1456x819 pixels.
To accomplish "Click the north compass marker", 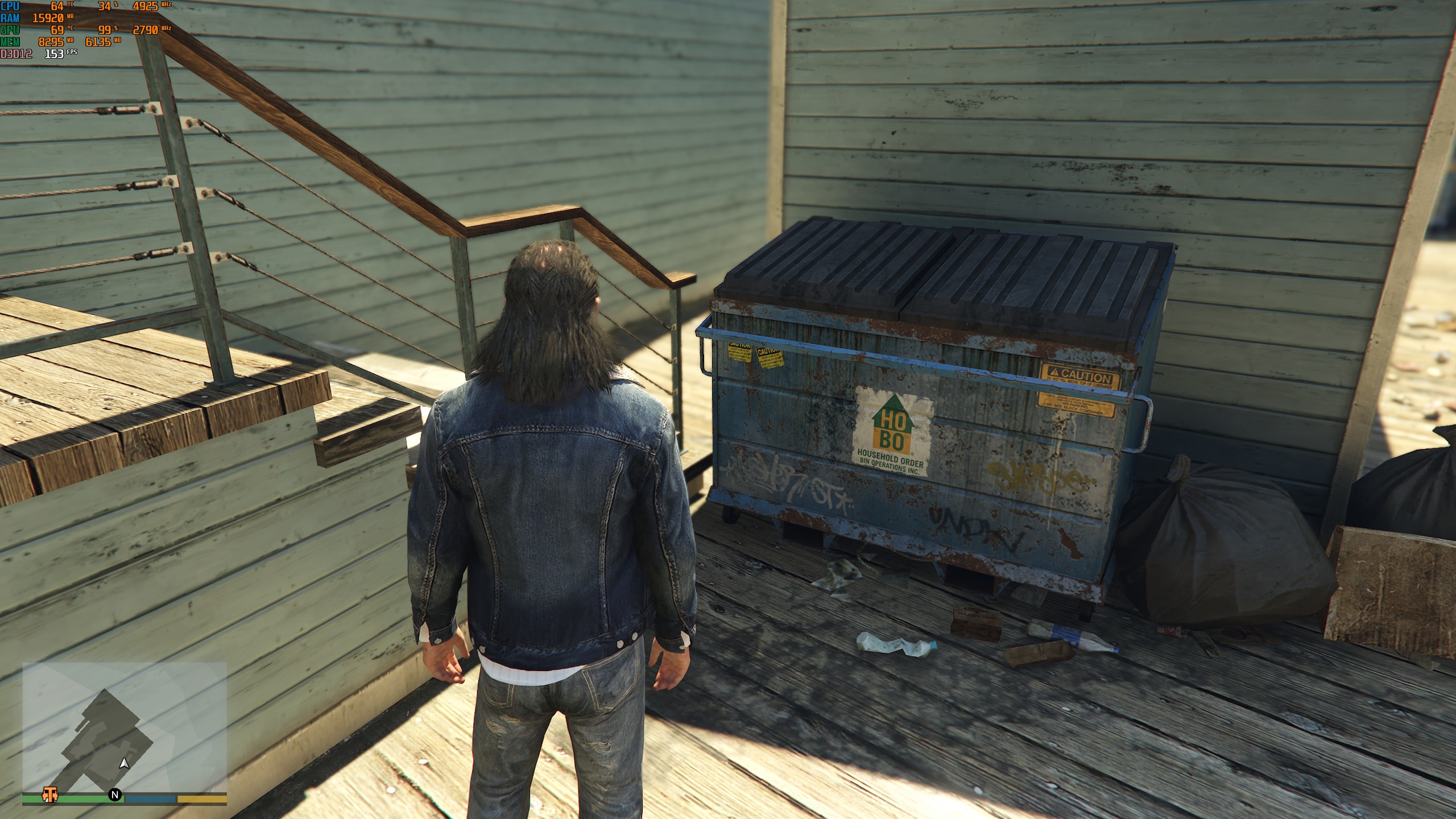I will [x=115, y=795].
